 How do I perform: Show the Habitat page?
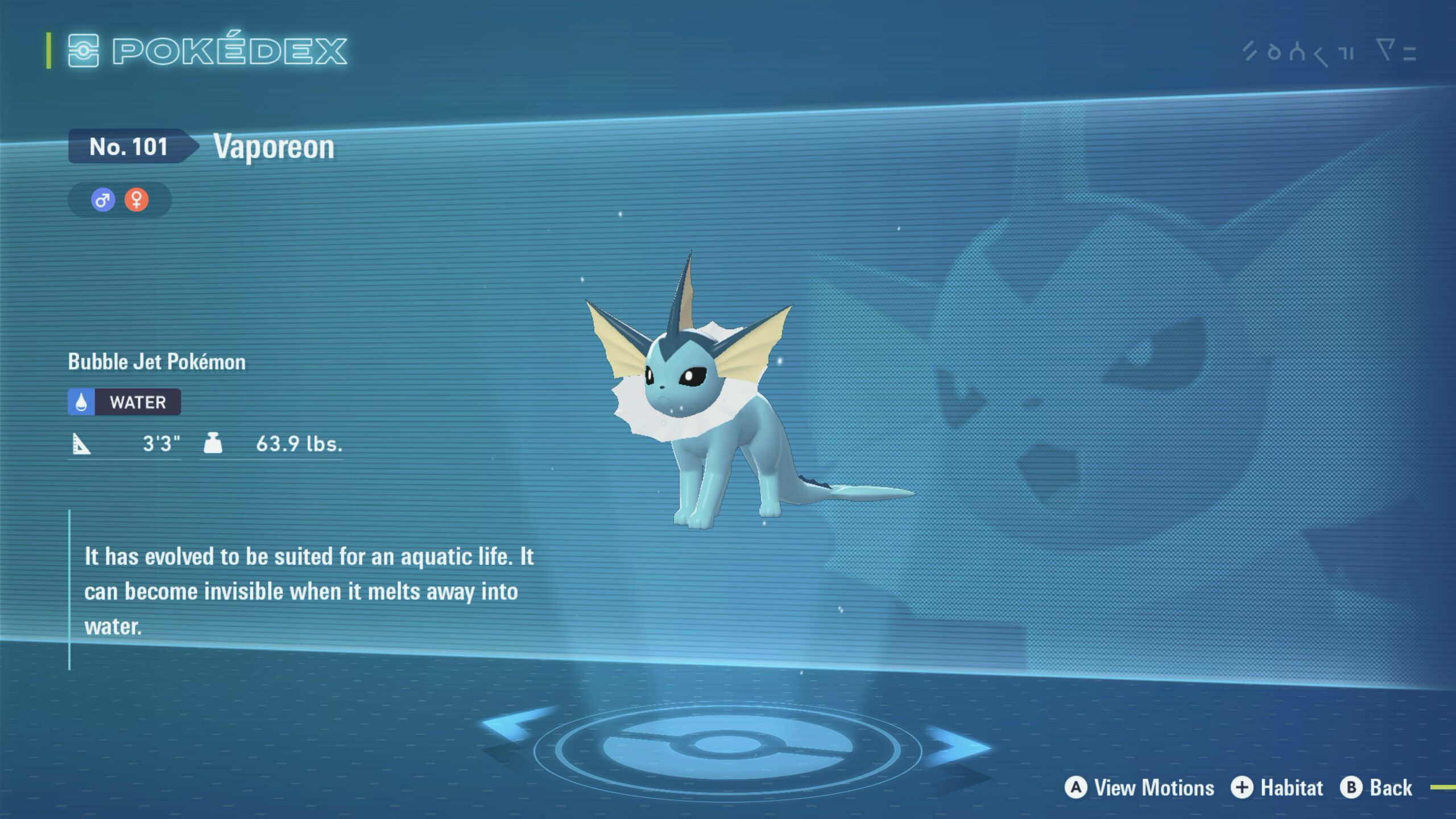[1277, 788]
